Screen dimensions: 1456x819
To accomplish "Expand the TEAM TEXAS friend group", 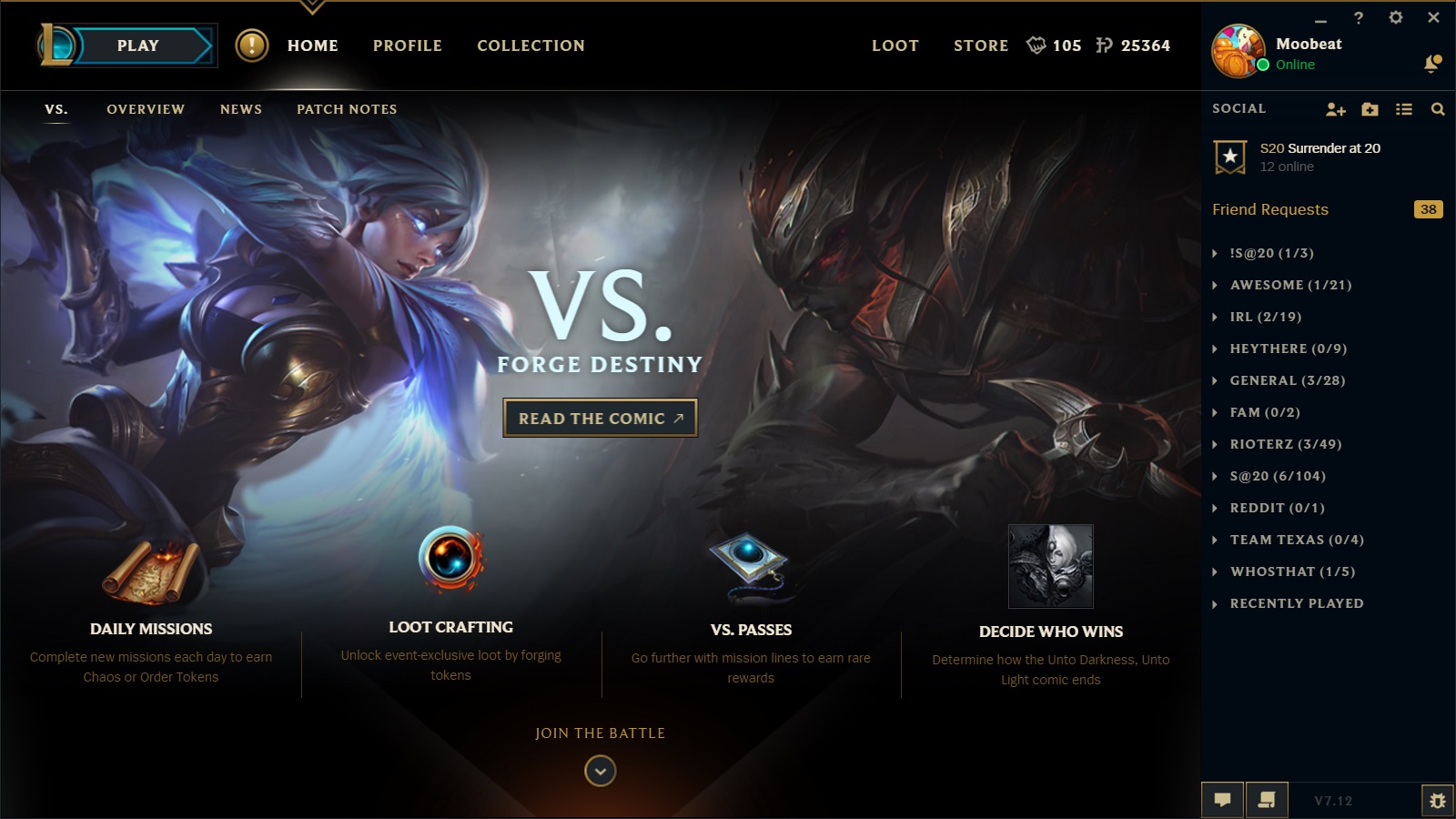I will 1296,540.
